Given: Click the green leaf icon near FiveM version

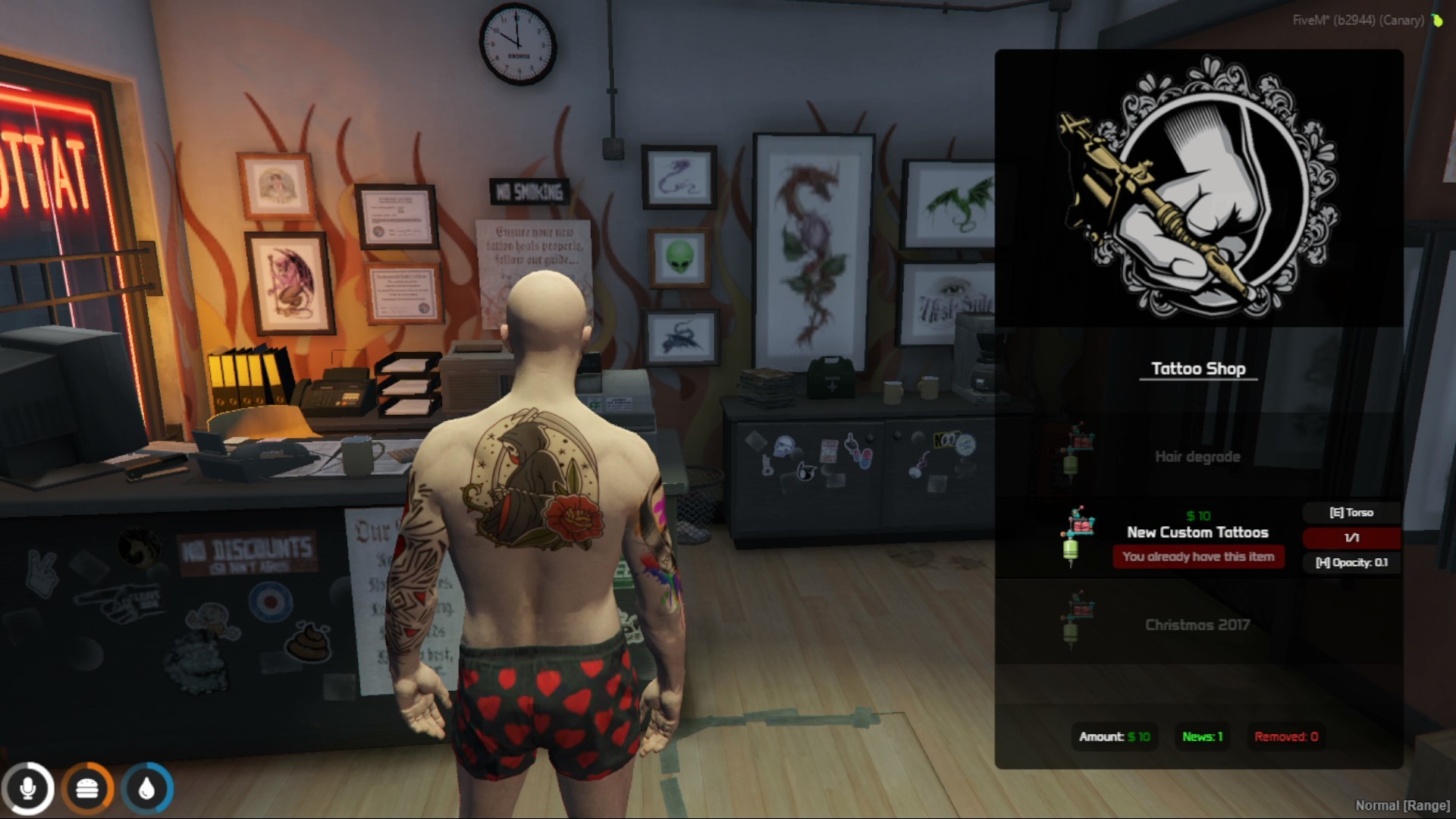Looking at the screenshot, I should (x=1436, y=21).
